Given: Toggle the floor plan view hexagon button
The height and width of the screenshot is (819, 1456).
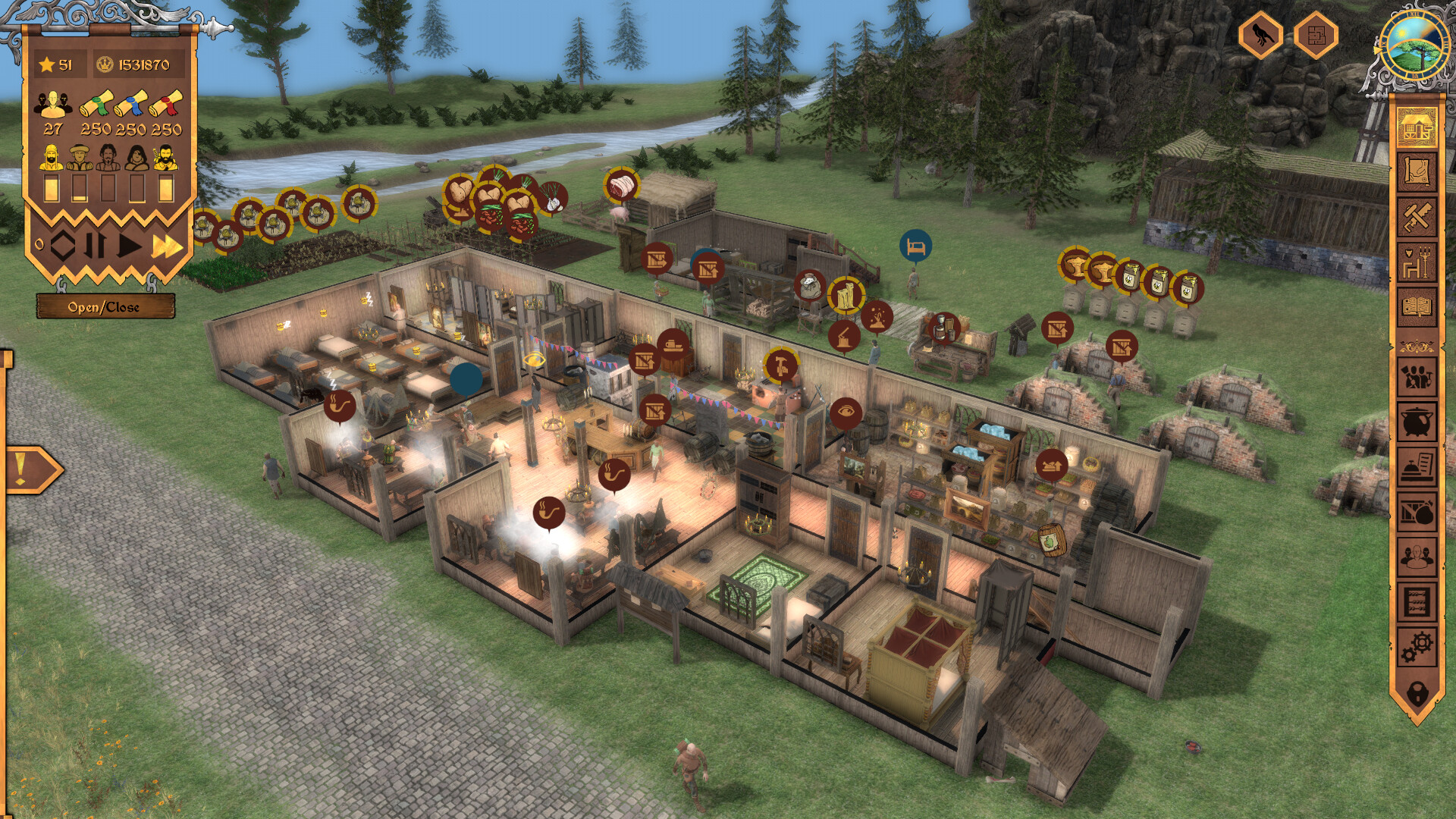Looking at the screenshot, I should [x=1318, y=34].
